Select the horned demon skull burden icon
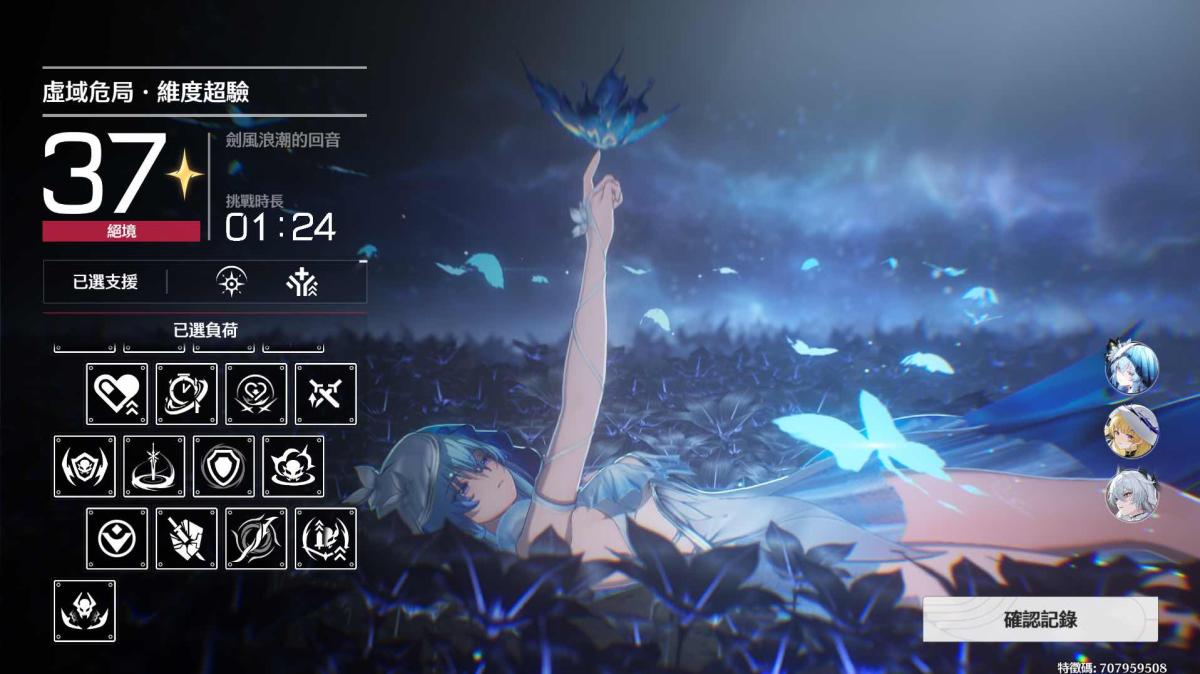The height and width of the screenshot is (674, 1200). 84,610
